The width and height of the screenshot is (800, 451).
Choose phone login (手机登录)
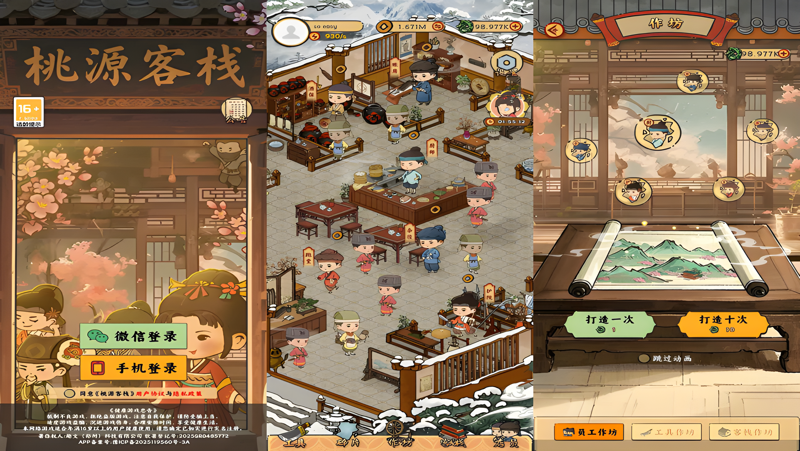(x=133, y=368)
